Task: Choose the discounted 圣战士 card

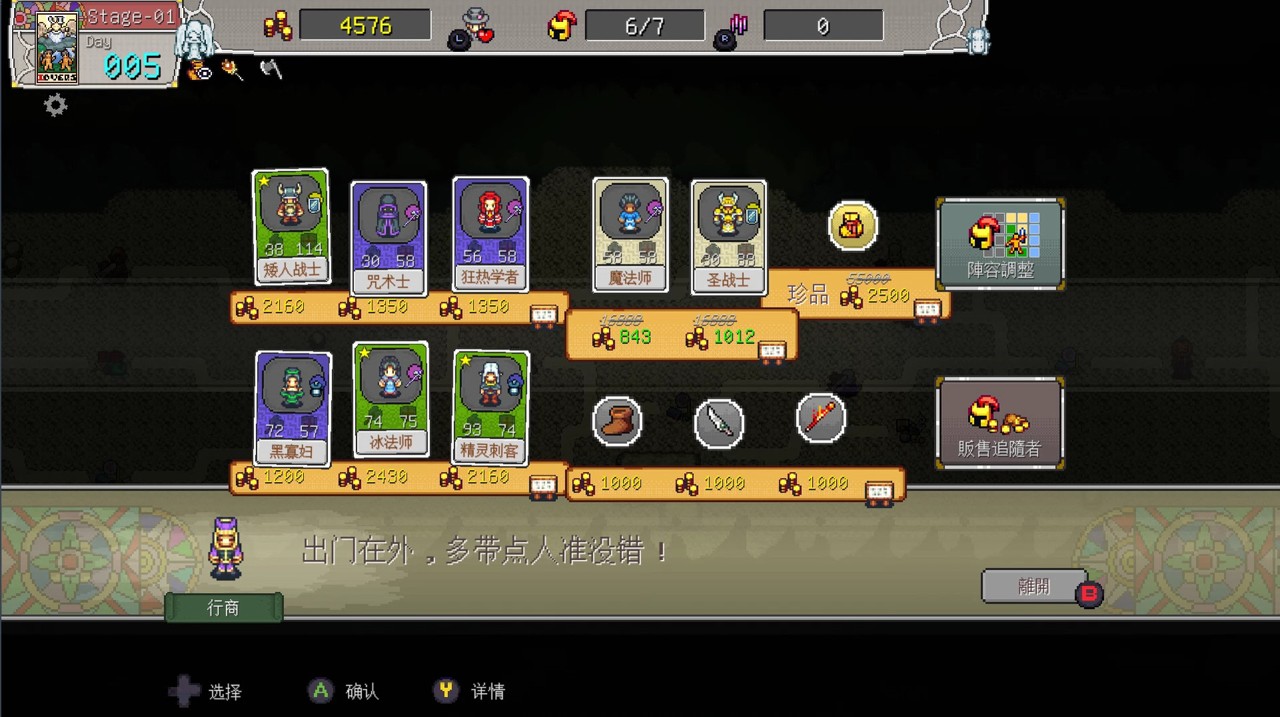Action: pos(728,237)
